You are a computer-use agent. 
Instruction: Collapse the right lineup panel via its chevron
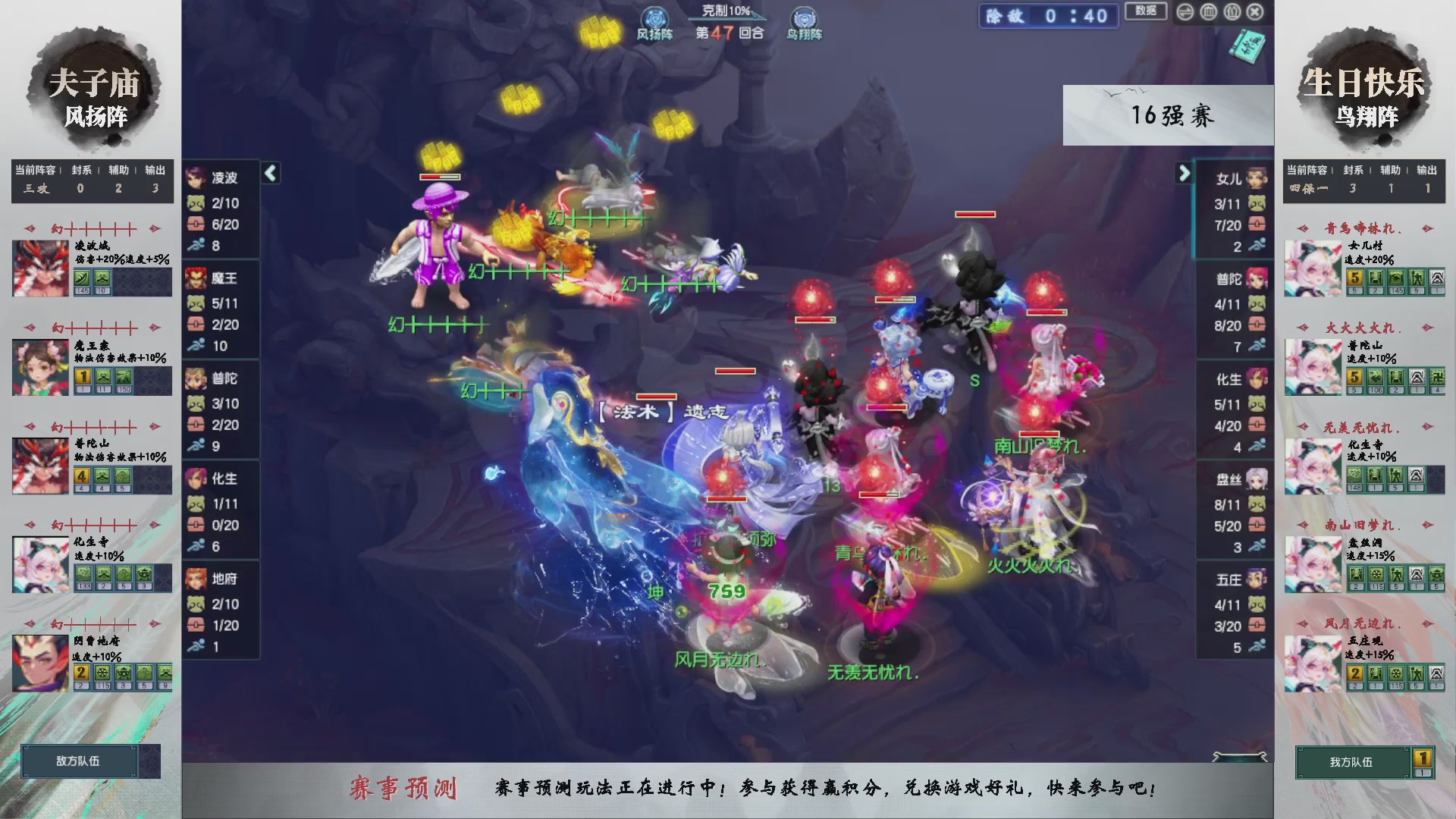pos(1185,173)
